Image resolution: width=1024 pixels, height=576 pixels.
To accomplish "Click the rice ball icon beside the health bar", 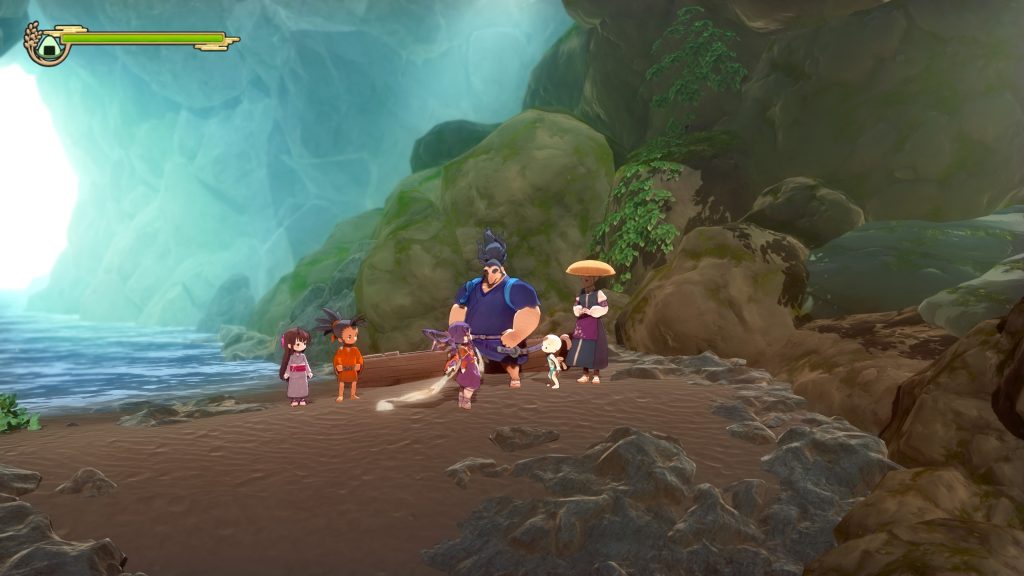I will 45,44.
